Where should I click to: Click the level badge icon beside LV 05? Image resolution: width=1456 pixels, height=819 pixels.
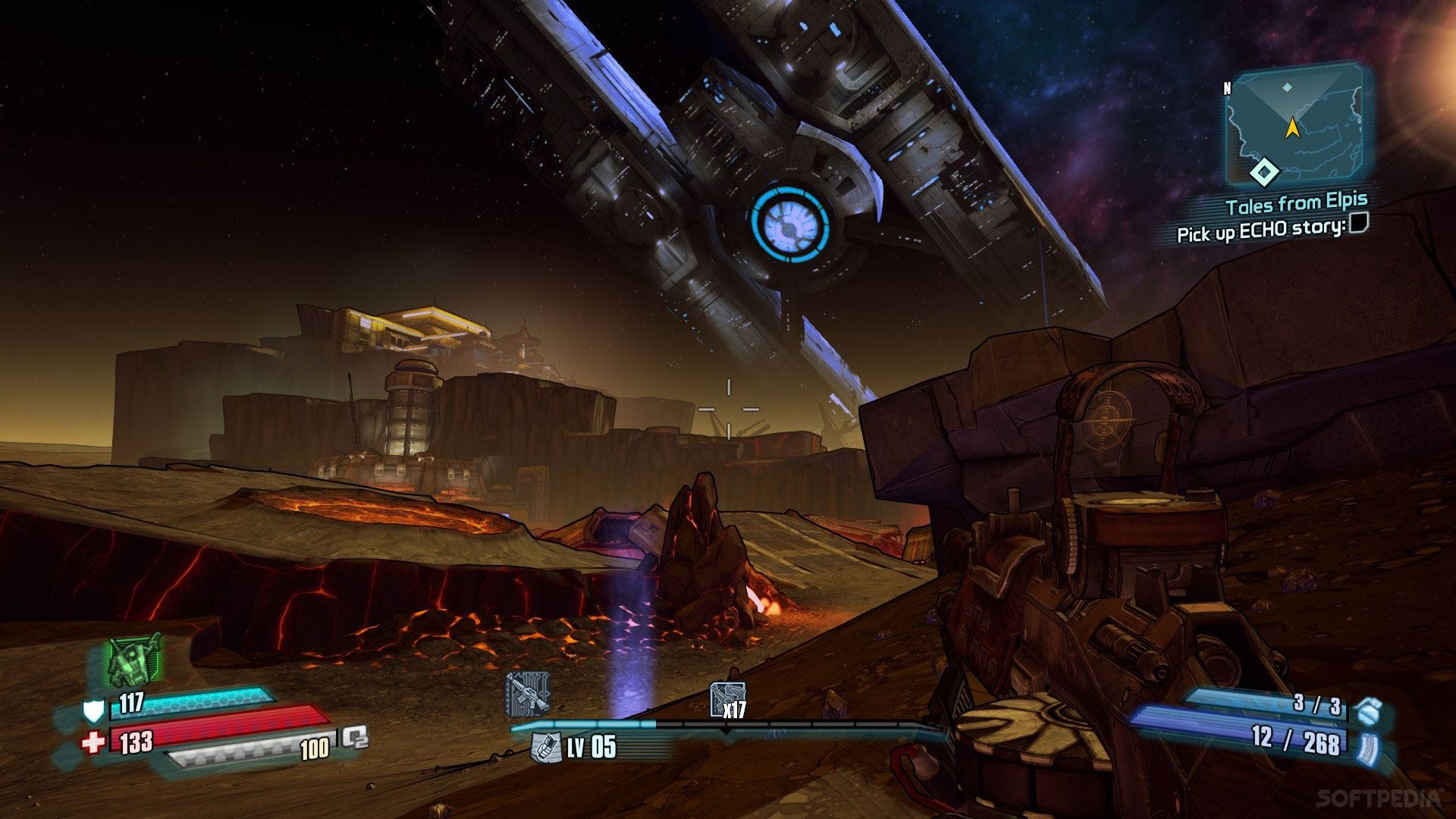(x=544, y=747)
